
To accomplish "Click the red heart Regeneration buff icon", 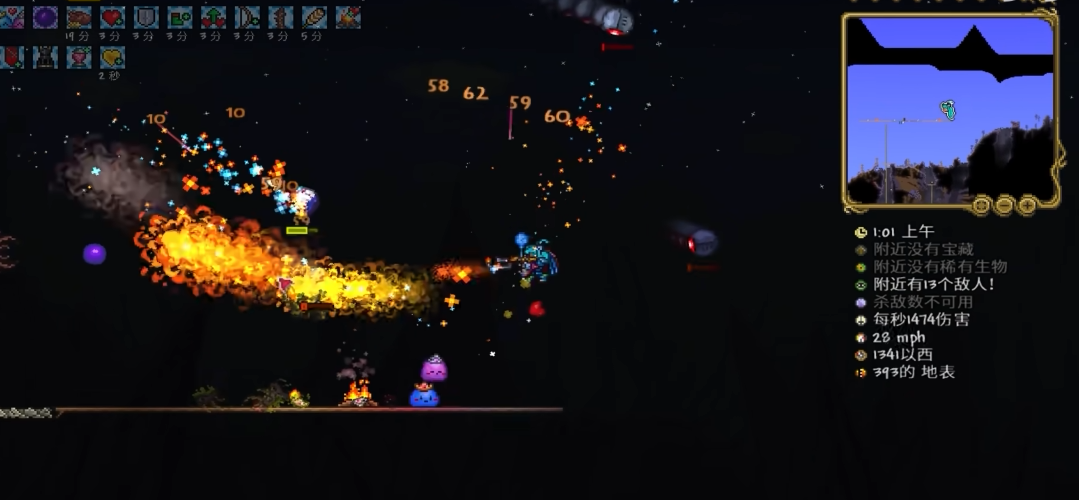I will [x=112, y=17].
